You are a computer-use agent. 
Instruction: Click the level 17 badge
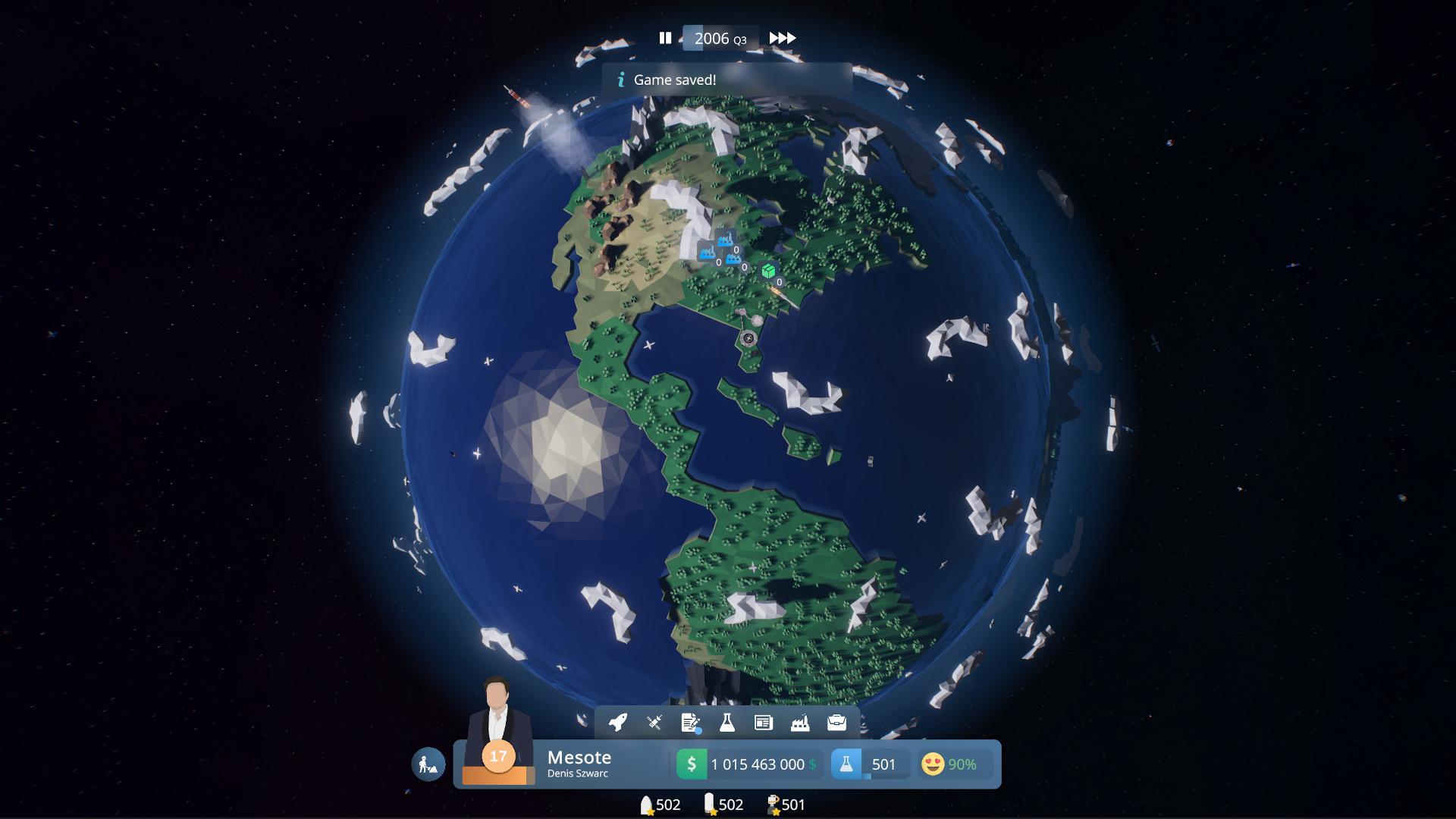(x=498, y=756)
